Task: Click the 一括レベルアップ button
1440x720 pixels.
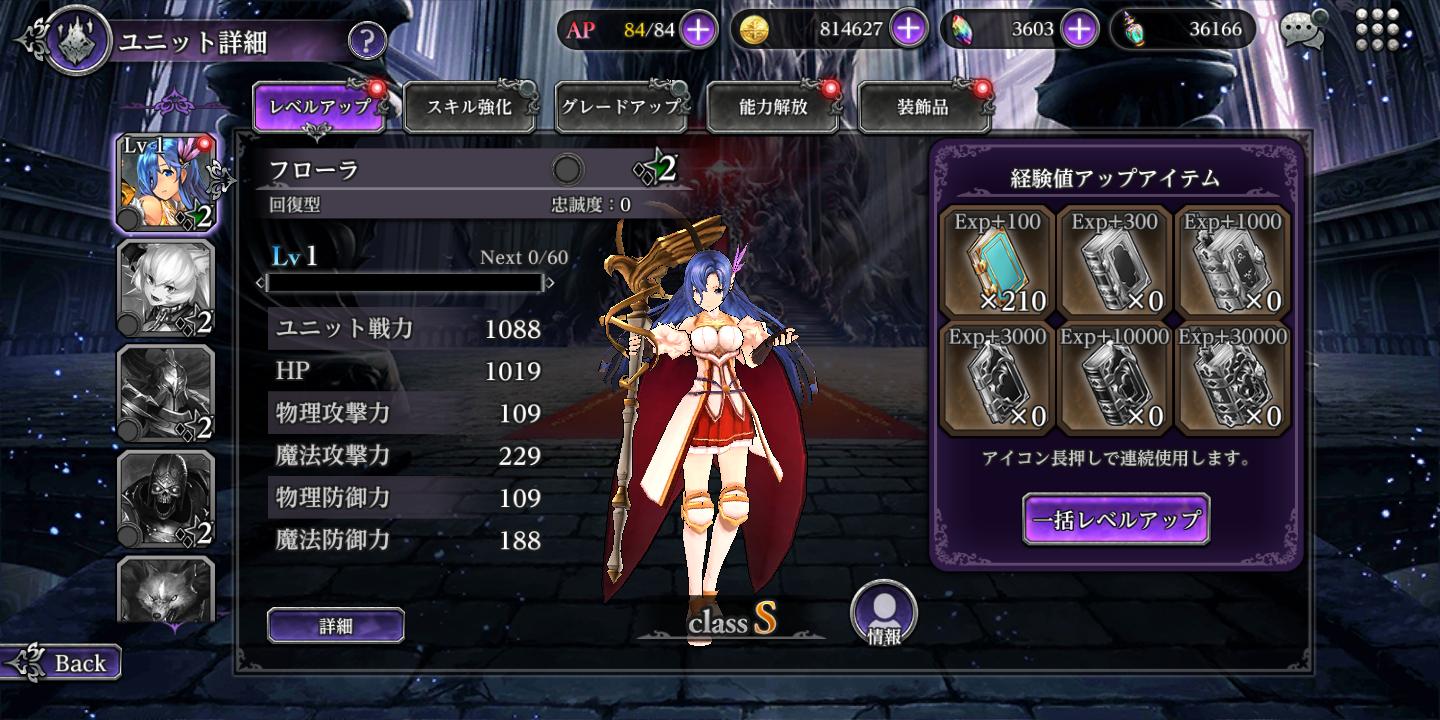Action: point(1116,520)
